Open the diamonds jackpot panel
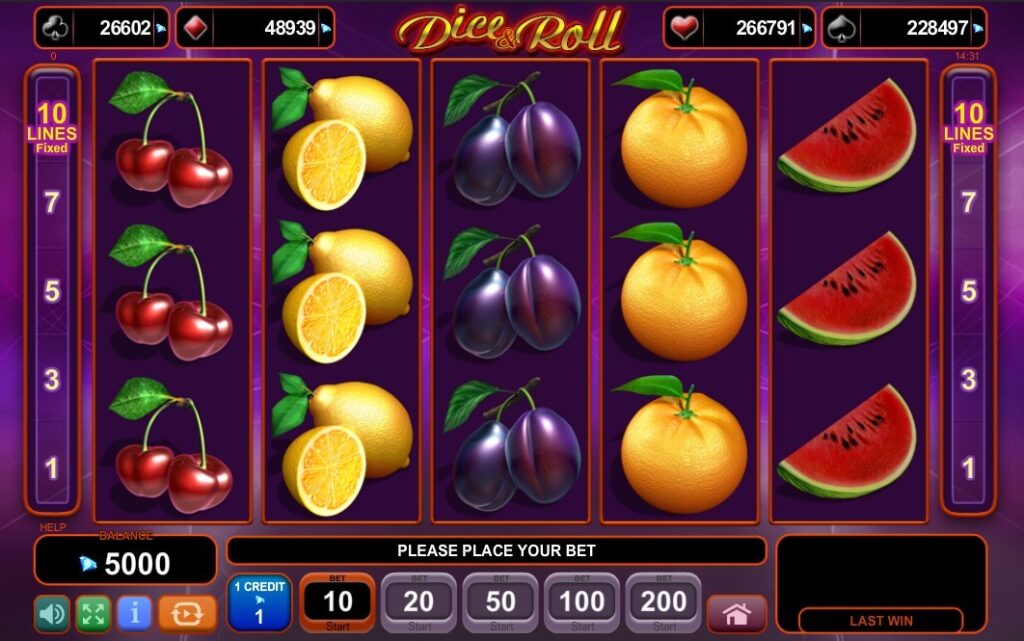This screenshot has width=1024, height=641. (x=255, y=29)
